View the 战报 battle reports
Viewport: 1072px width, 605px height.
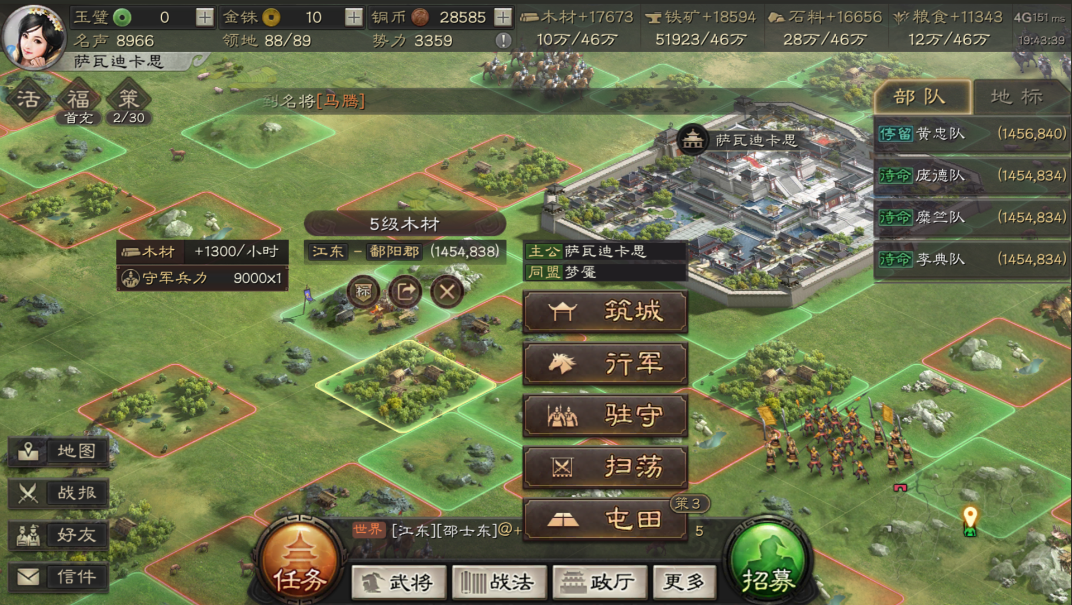pos(59,493)
